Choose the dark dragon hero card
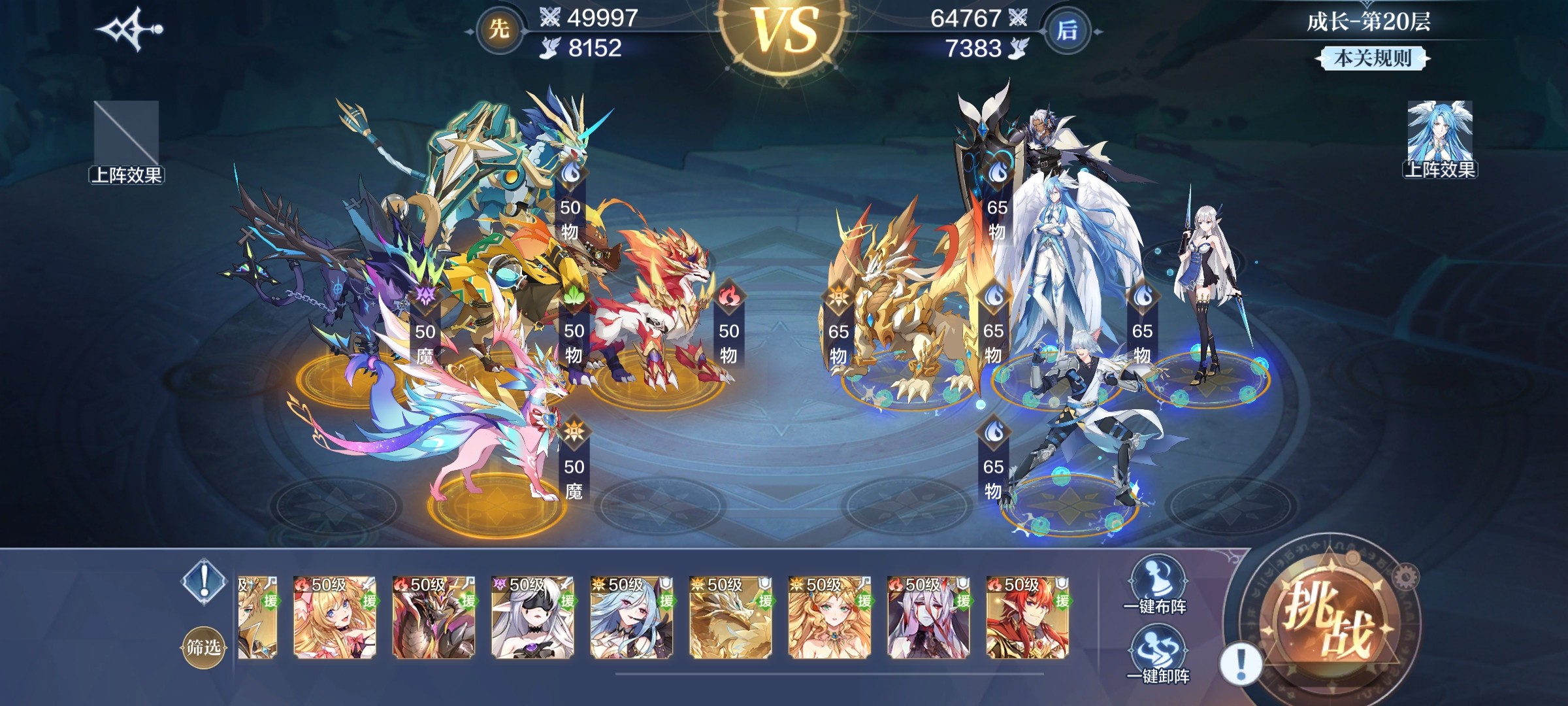Image resolution: width=1568 pixels, height=706 pixels. tap(434, 618)
